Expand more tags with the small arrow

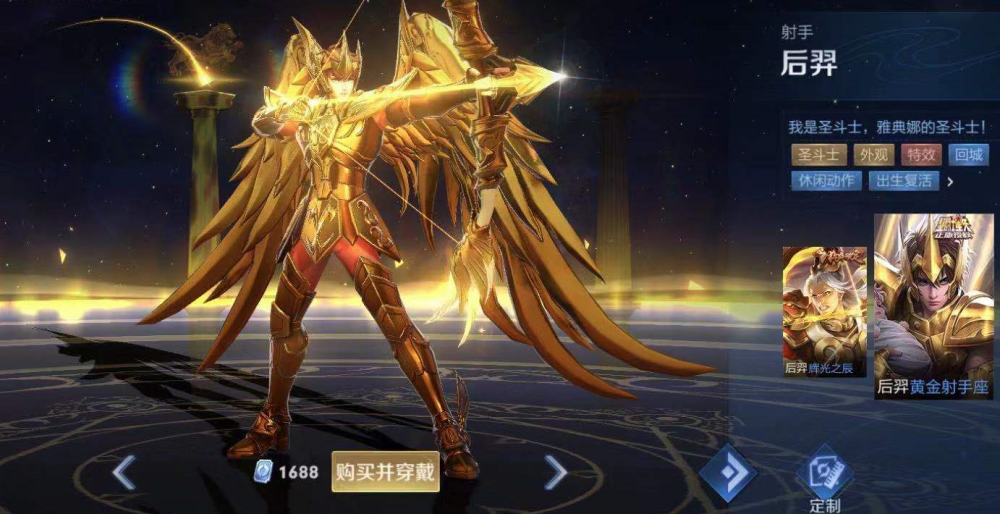click(950, 182)
